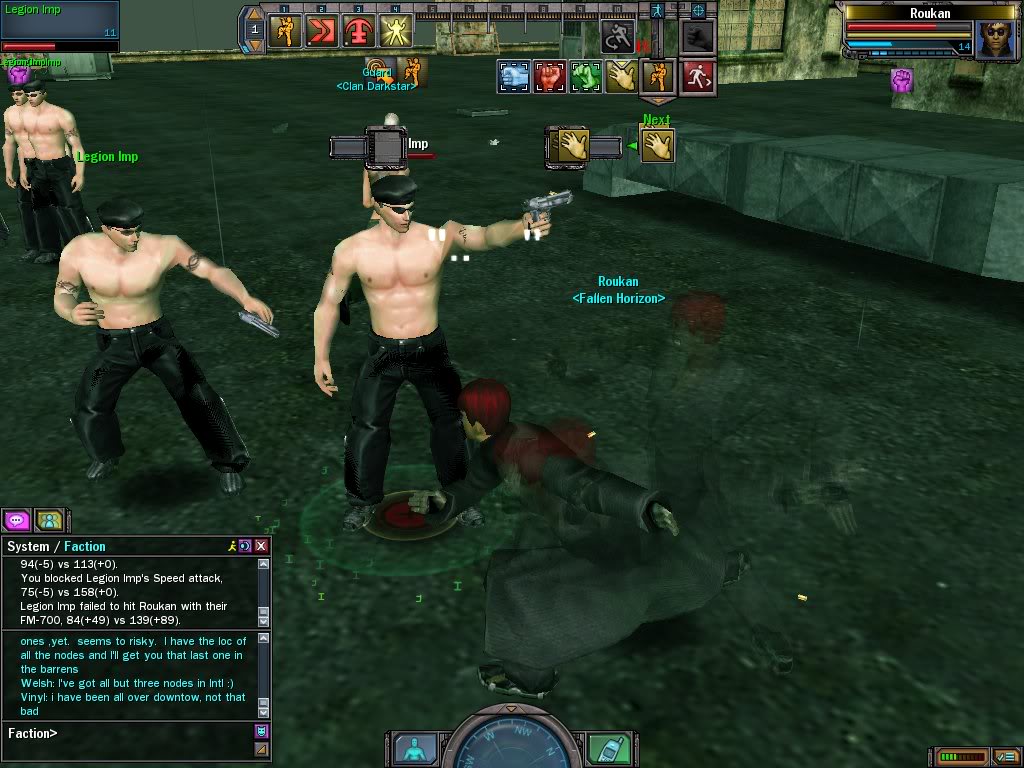
Task: Switch to the team members tab
Action: (x=49, y=520)
